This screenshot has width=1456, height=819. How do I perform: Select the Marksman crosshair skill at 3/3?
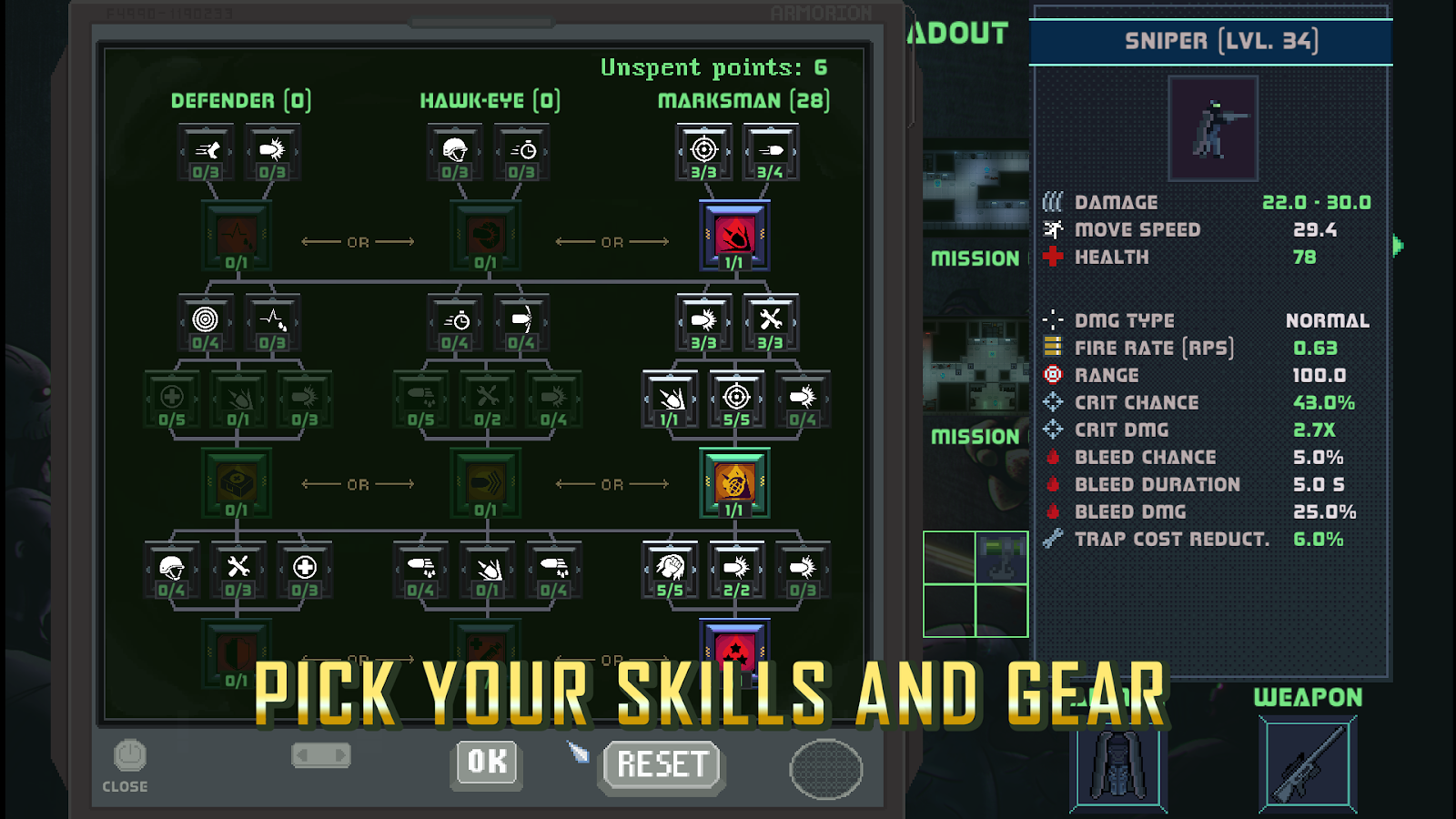coord(703,152)
